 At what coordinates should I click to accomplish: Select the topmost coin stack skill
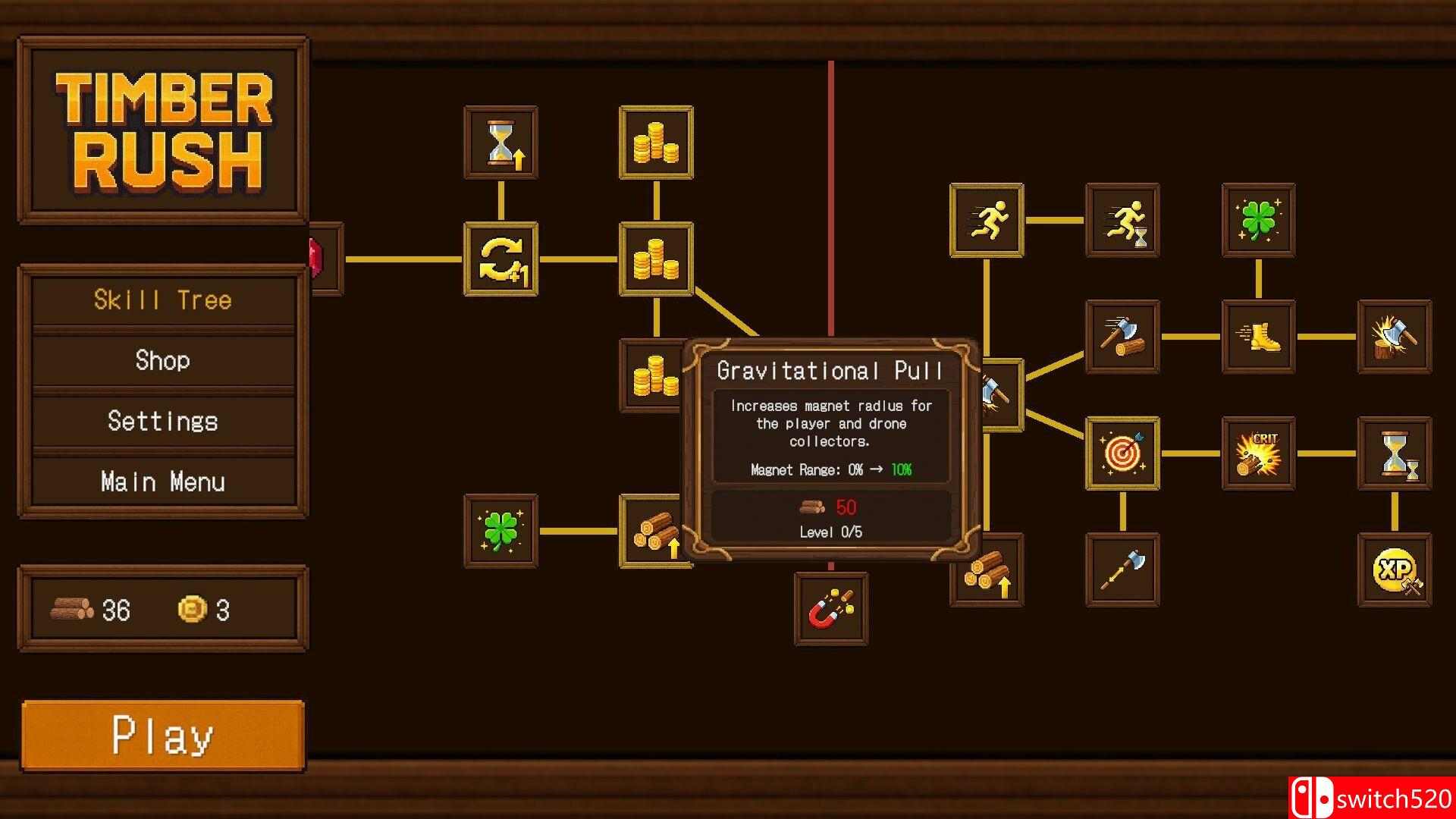[656, 143]
